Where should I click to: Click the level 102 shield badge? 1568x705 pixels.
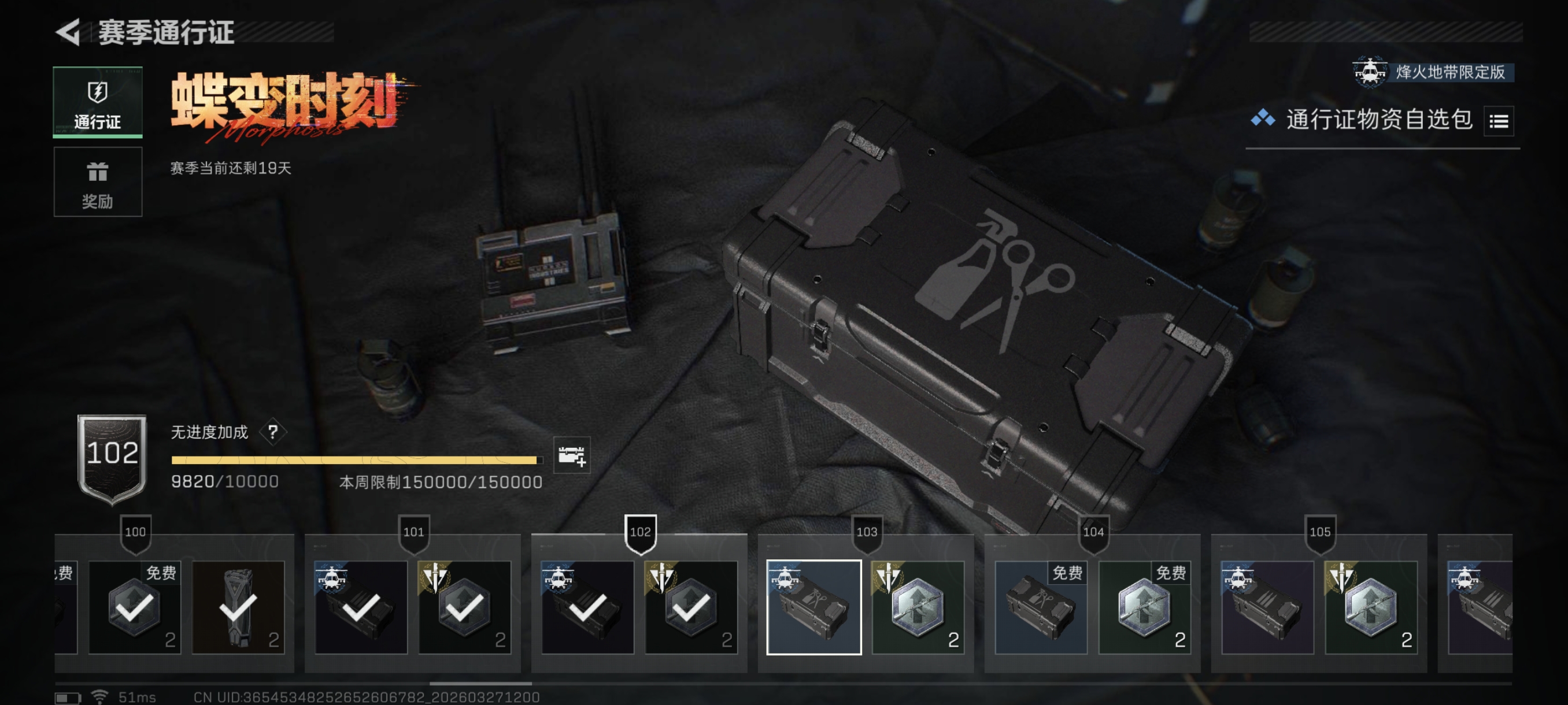[x=112, y=458]
